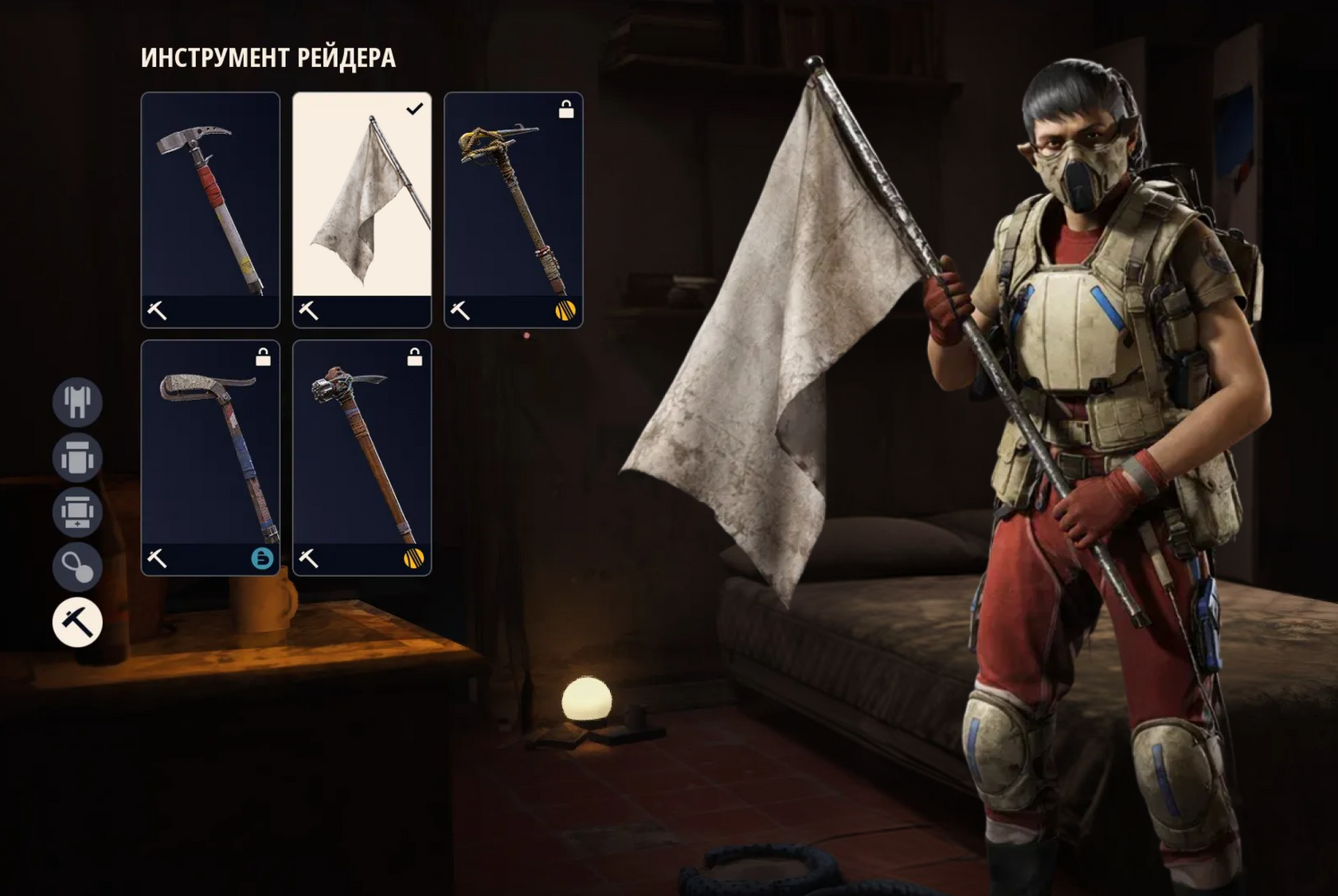Choose the equipped white flag tool card
Screen dimensions: 1338x896
click(x=362, y=209)
